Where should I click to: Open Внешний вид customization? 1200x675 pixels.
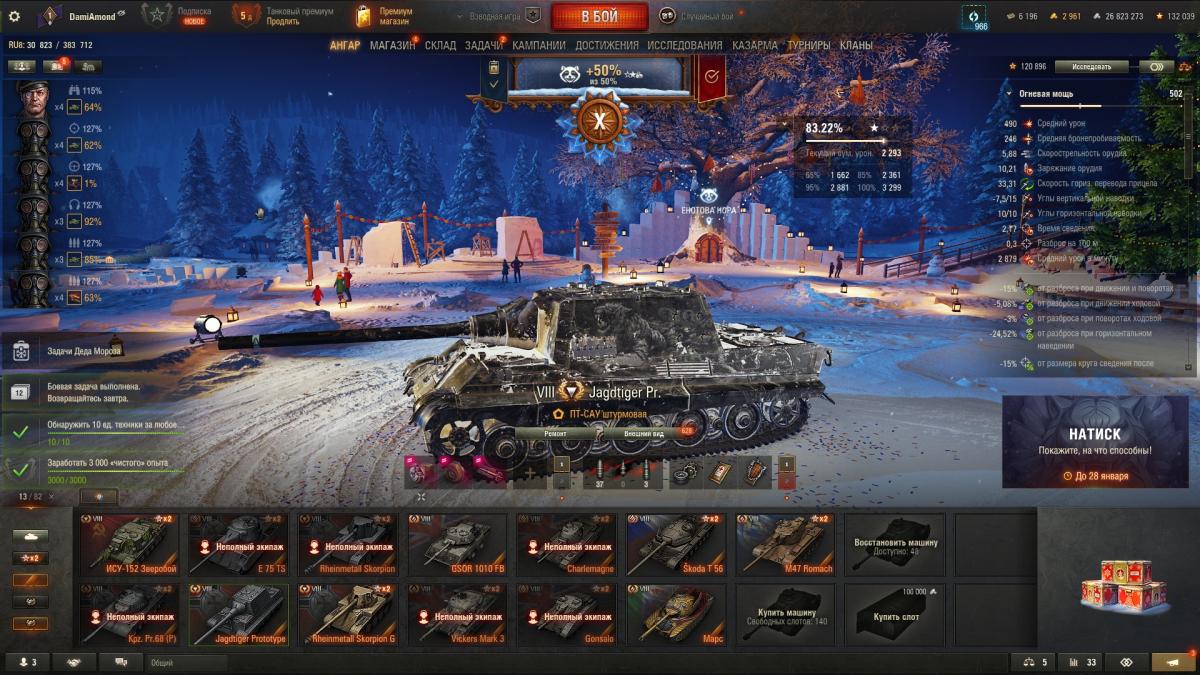click(645, 434)
